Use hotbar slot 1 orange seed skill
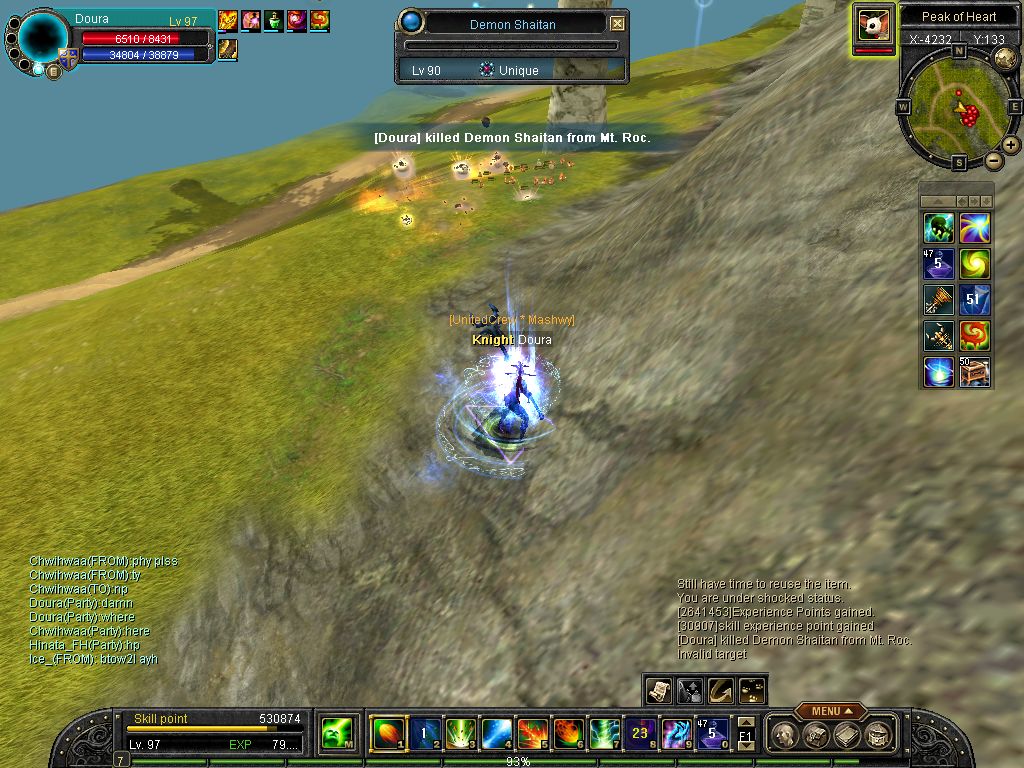The width and height of the screenshot is (1024, 768). 386,734
